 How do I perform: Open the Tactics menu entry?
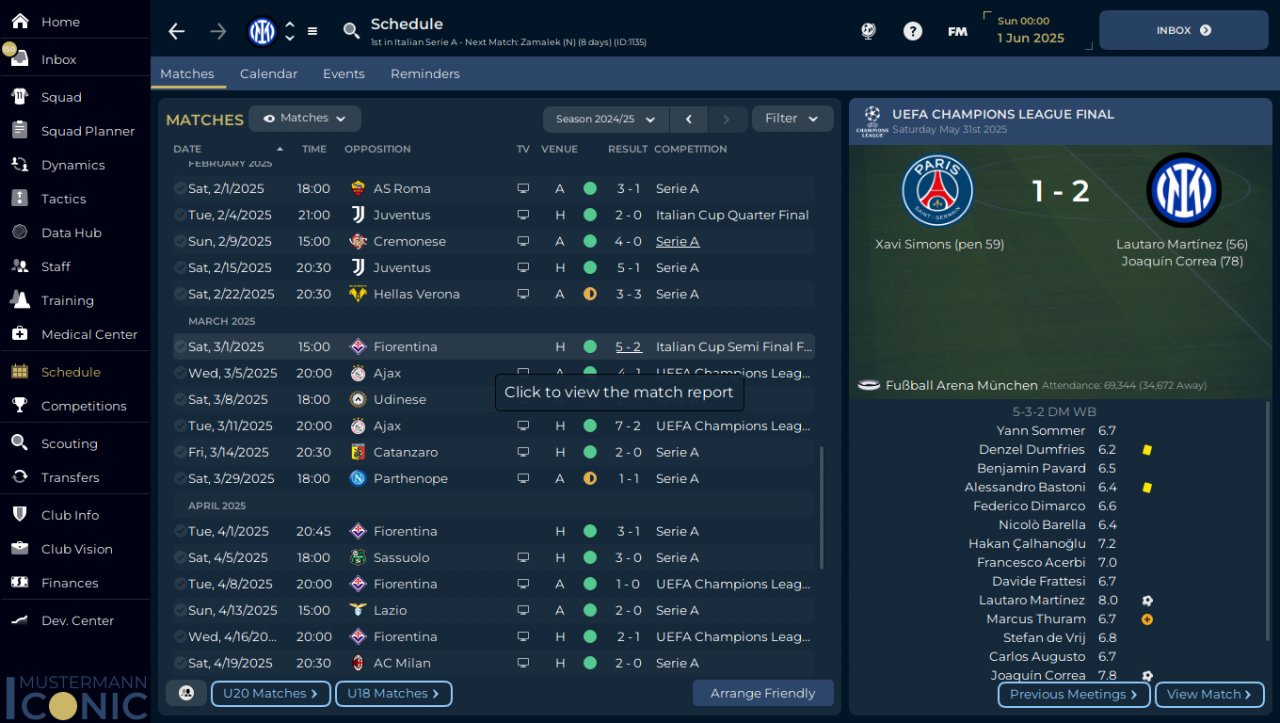[63, 199]
